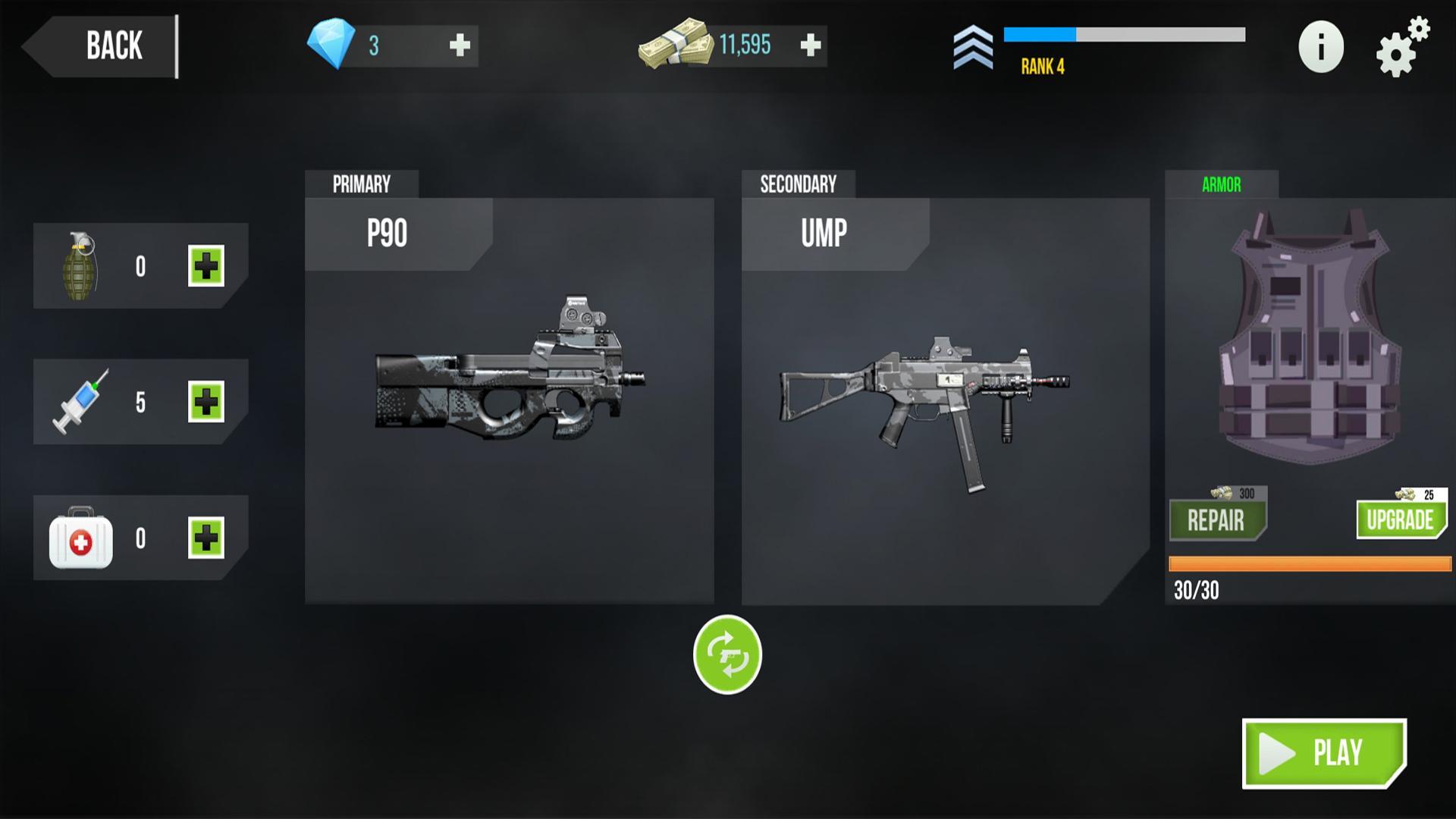The image size is (1456, 819).
Task: Open the info panel
Action: tap(1320, 47)
